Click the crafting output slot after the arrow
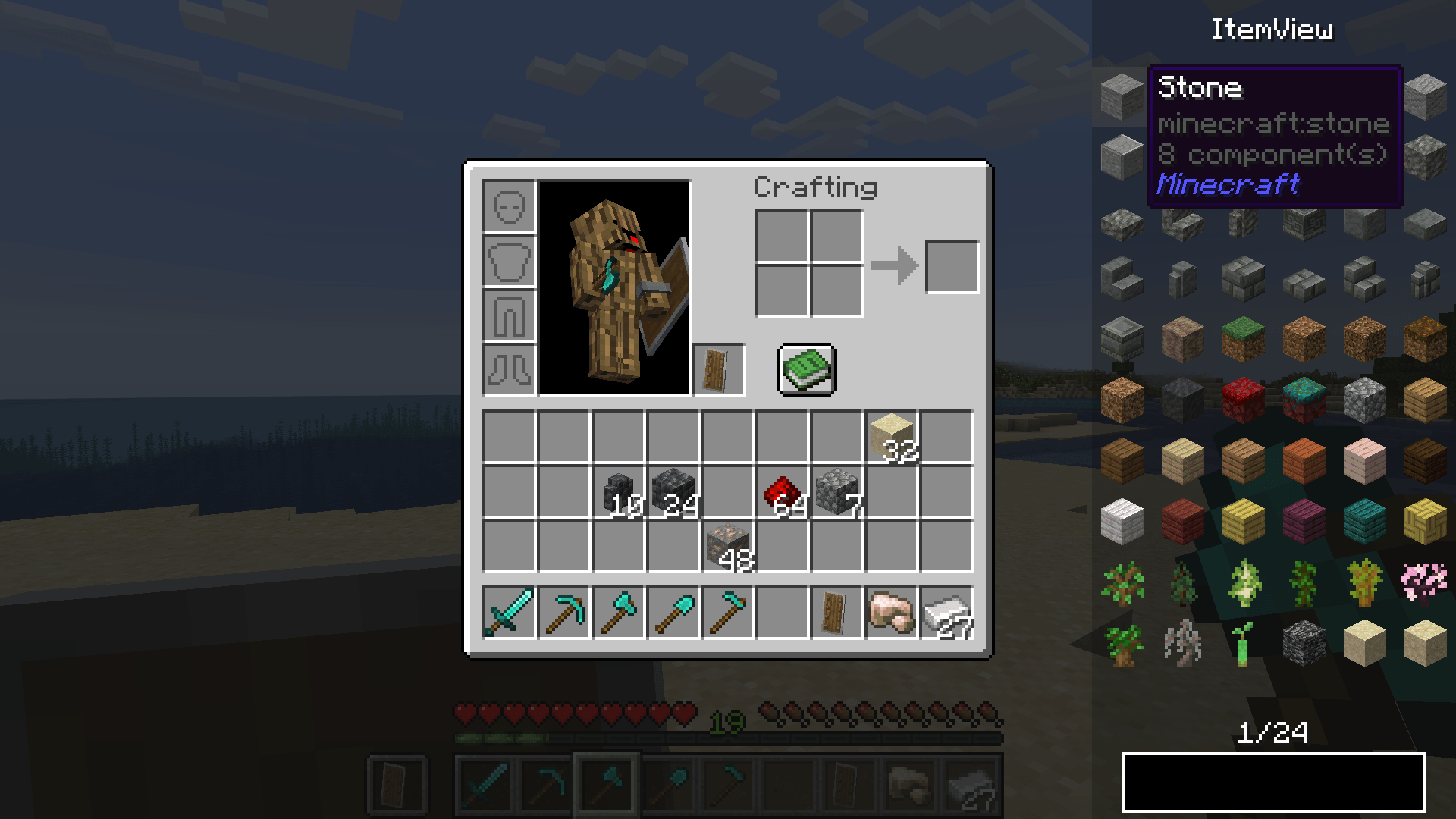 (x=952, y=265)
